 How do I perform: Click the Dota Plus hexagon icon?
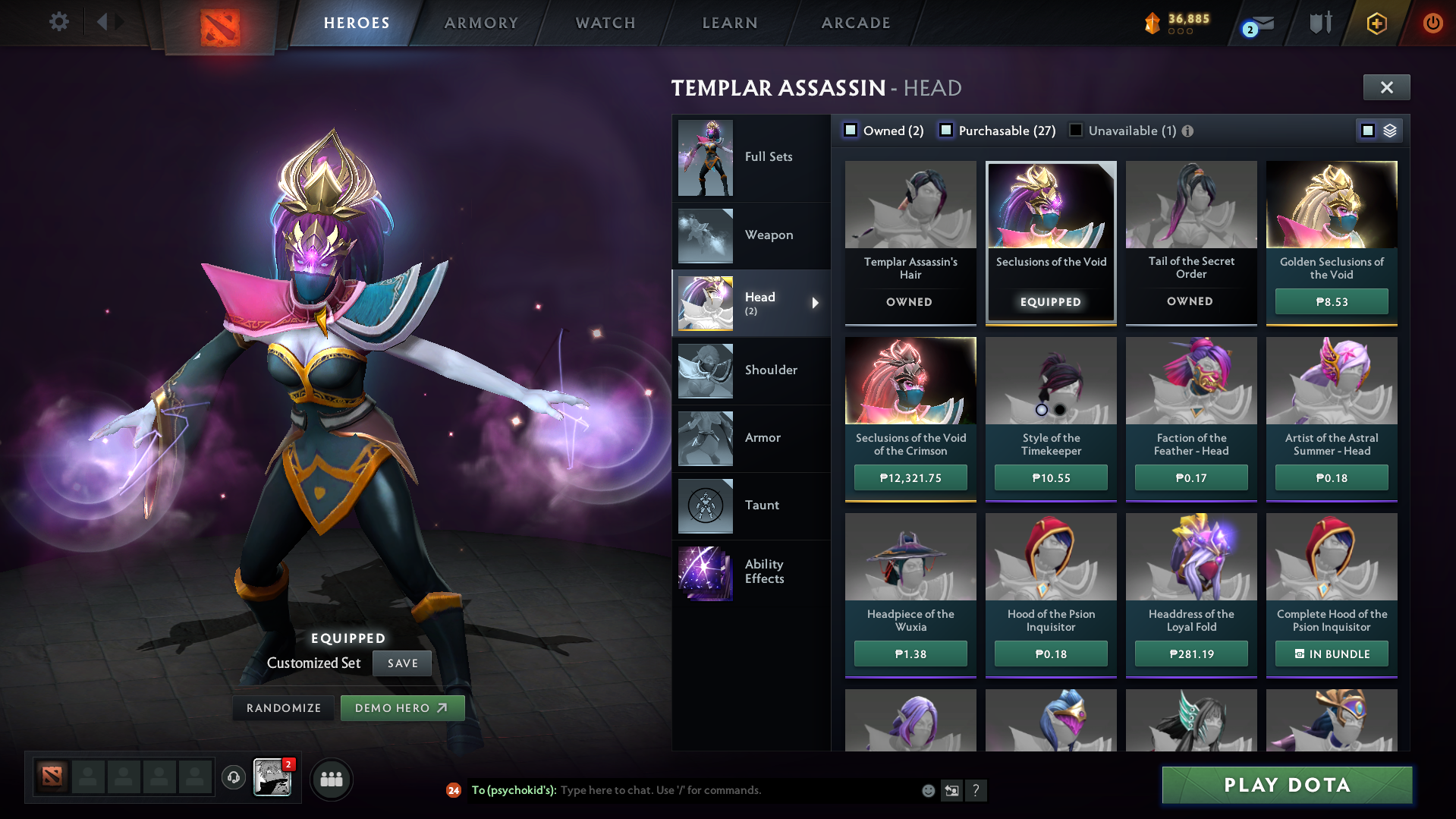coord(1376,23)
